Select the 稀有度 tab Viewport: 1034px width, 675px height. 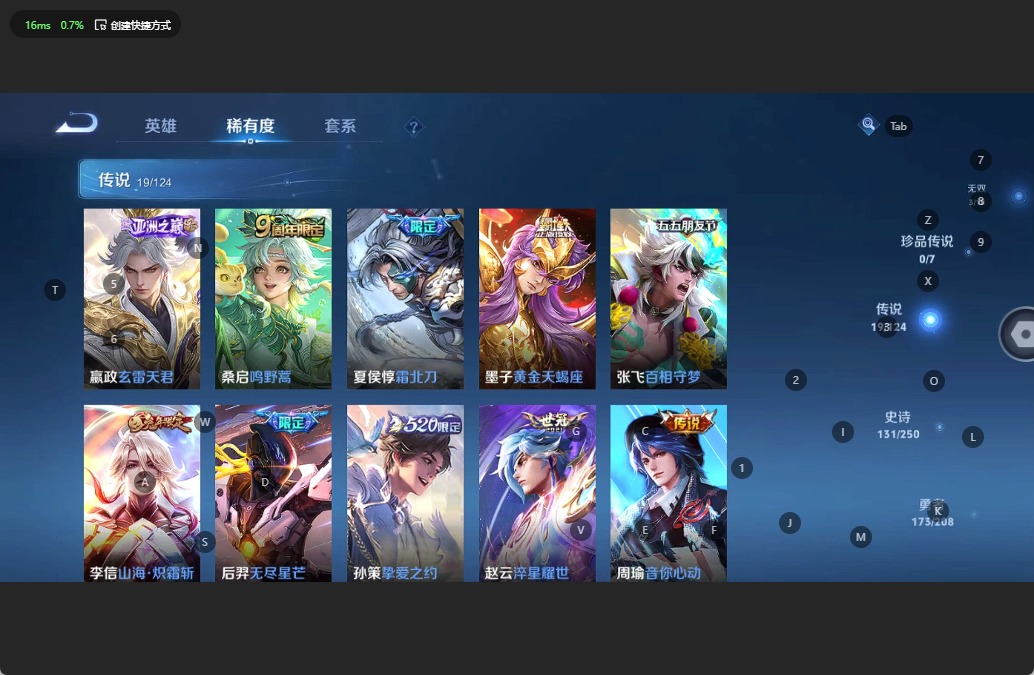[250, 126]
